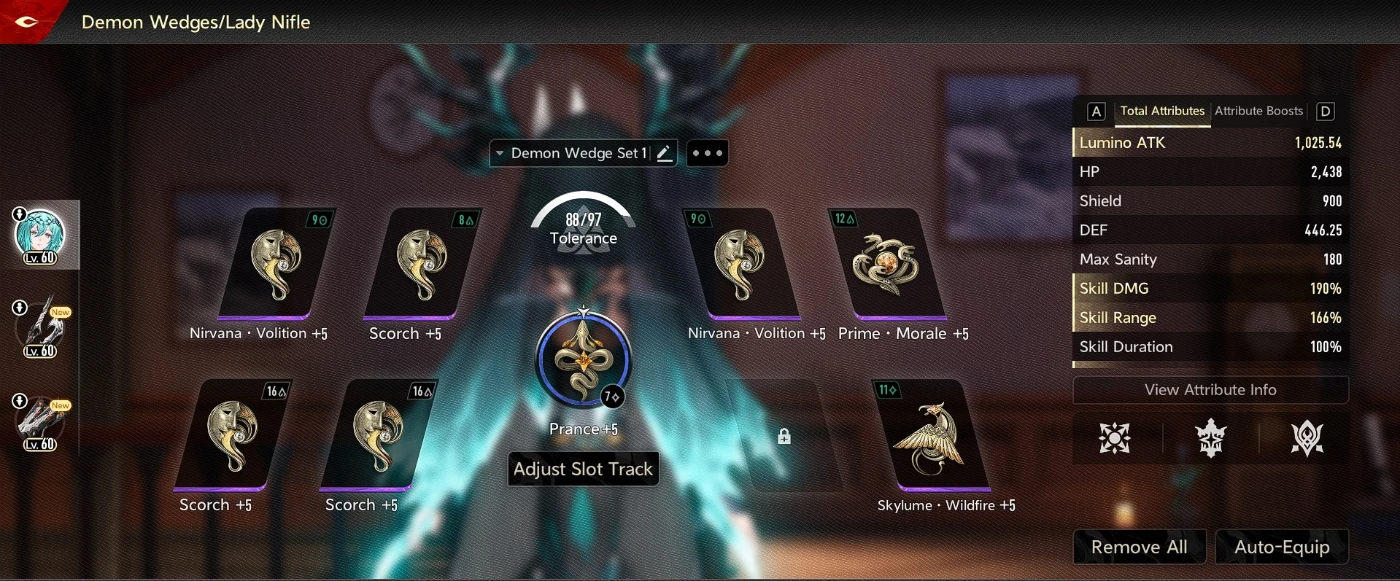
Task: Select the Skylume · Wildfire wedge slot
Action: [930, 437]
